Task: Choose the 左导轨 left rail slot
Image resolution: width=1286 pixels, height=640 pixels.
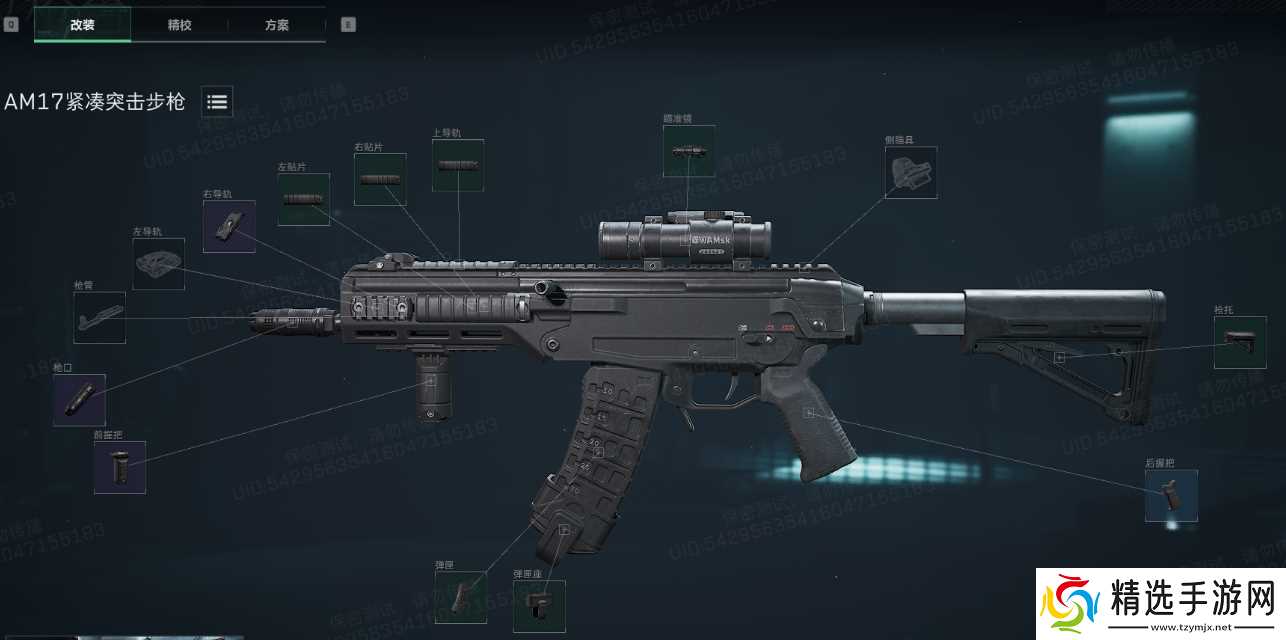Action: [159, 264]
